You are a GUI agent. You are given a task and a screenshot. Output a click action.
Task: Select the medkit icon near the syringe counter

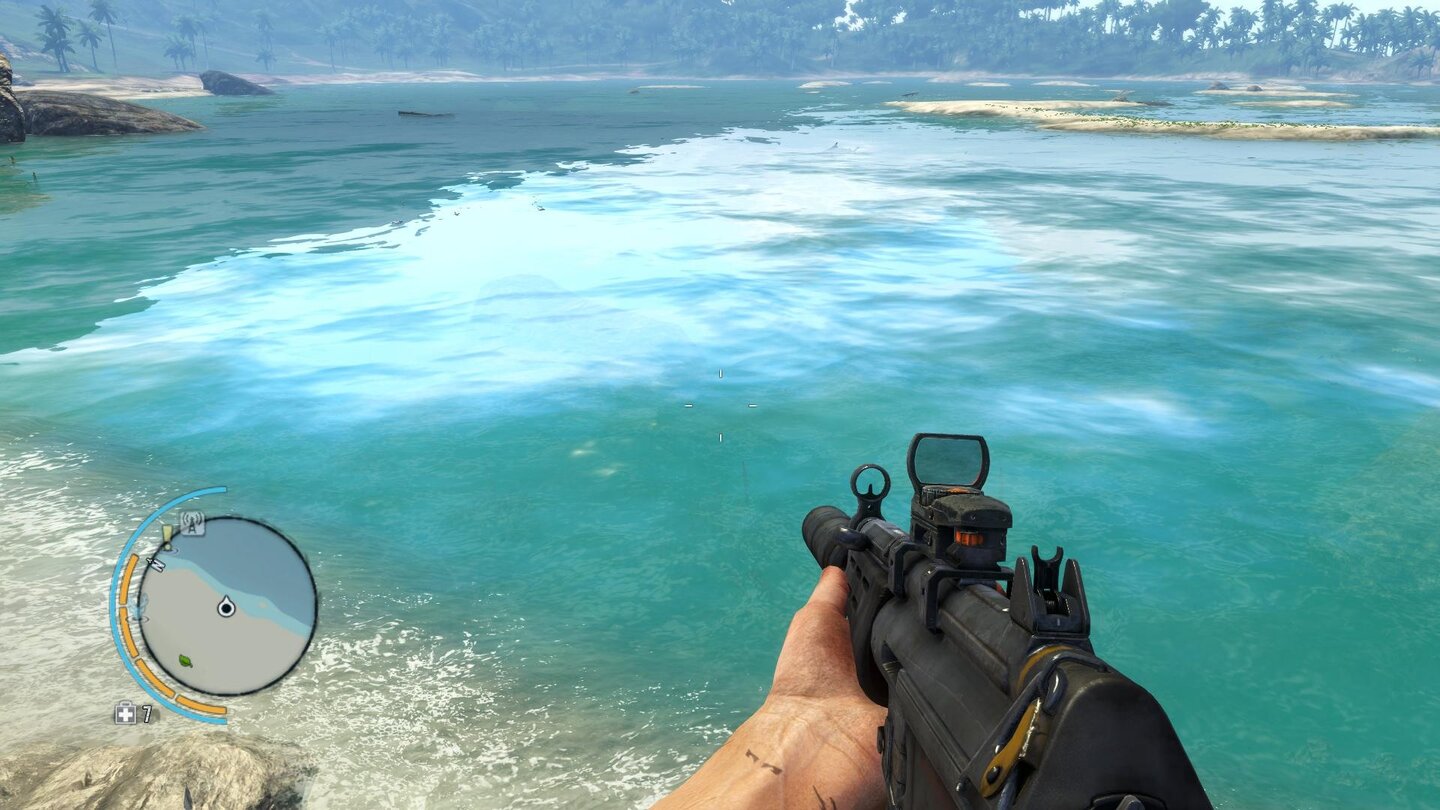point(125,711)
